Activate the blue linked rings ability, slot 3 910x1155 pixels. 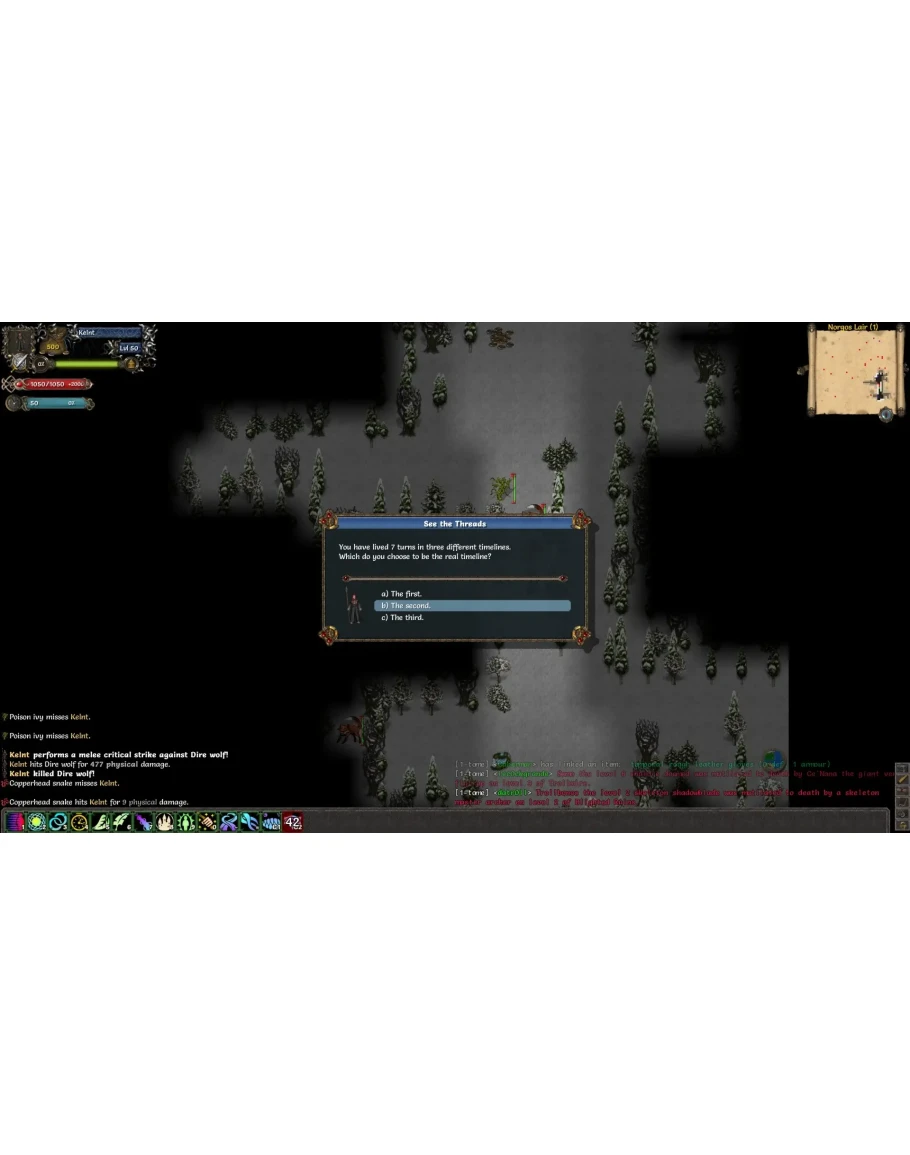[x=58, y=822]
